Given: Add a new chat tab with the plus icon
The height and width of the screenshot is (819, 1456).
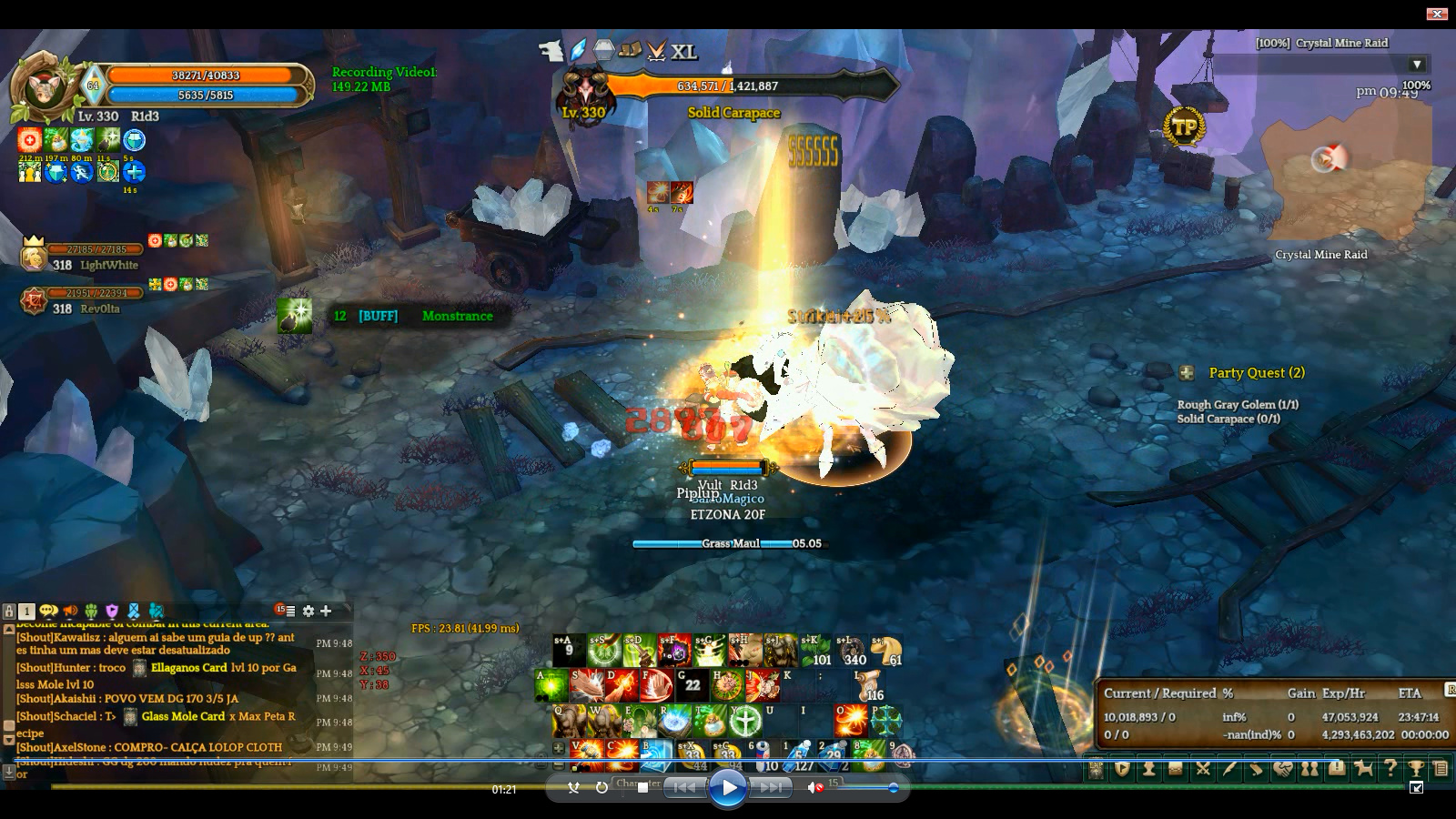Looking at the screenshot, I should click(x=326, y=611).
